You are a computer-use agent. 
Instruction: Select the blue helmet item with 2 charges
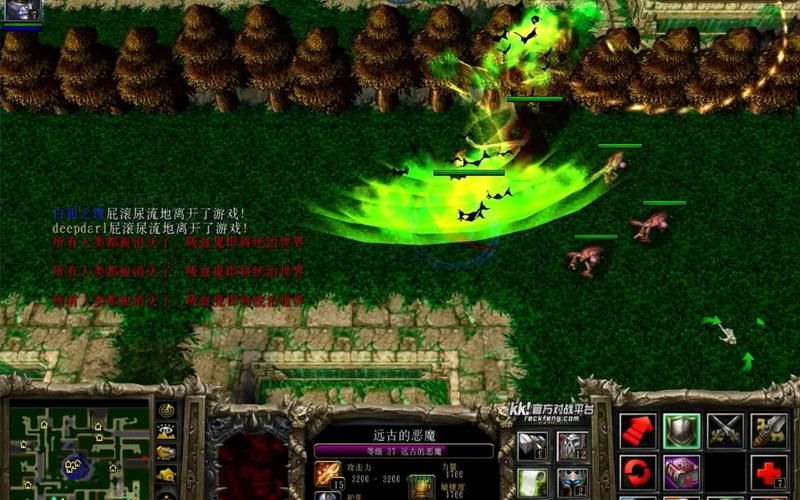(x=572, y=483)
